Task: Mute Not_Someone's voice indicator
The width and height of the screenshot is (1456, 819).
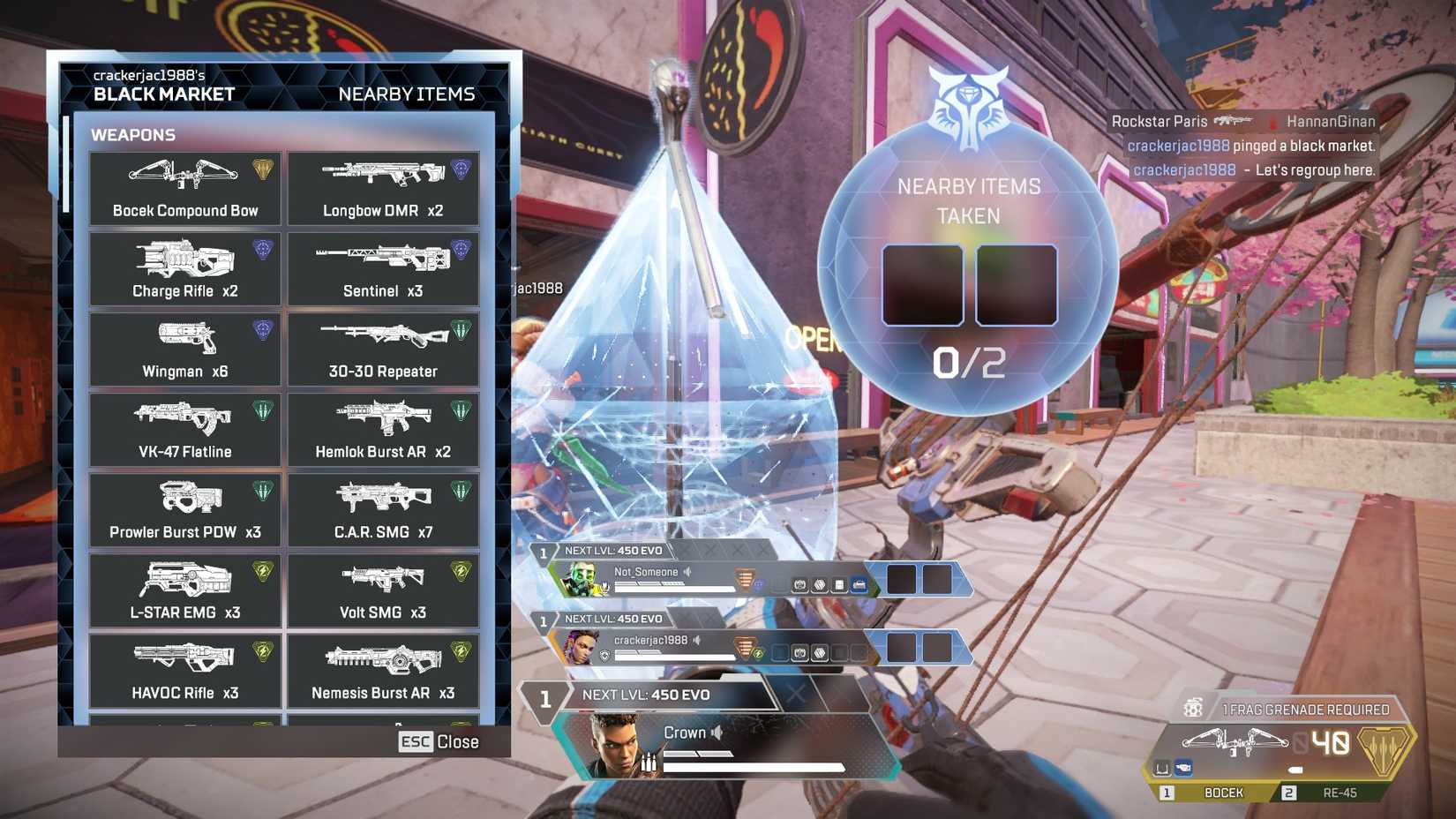Action: tap(687, 572)
